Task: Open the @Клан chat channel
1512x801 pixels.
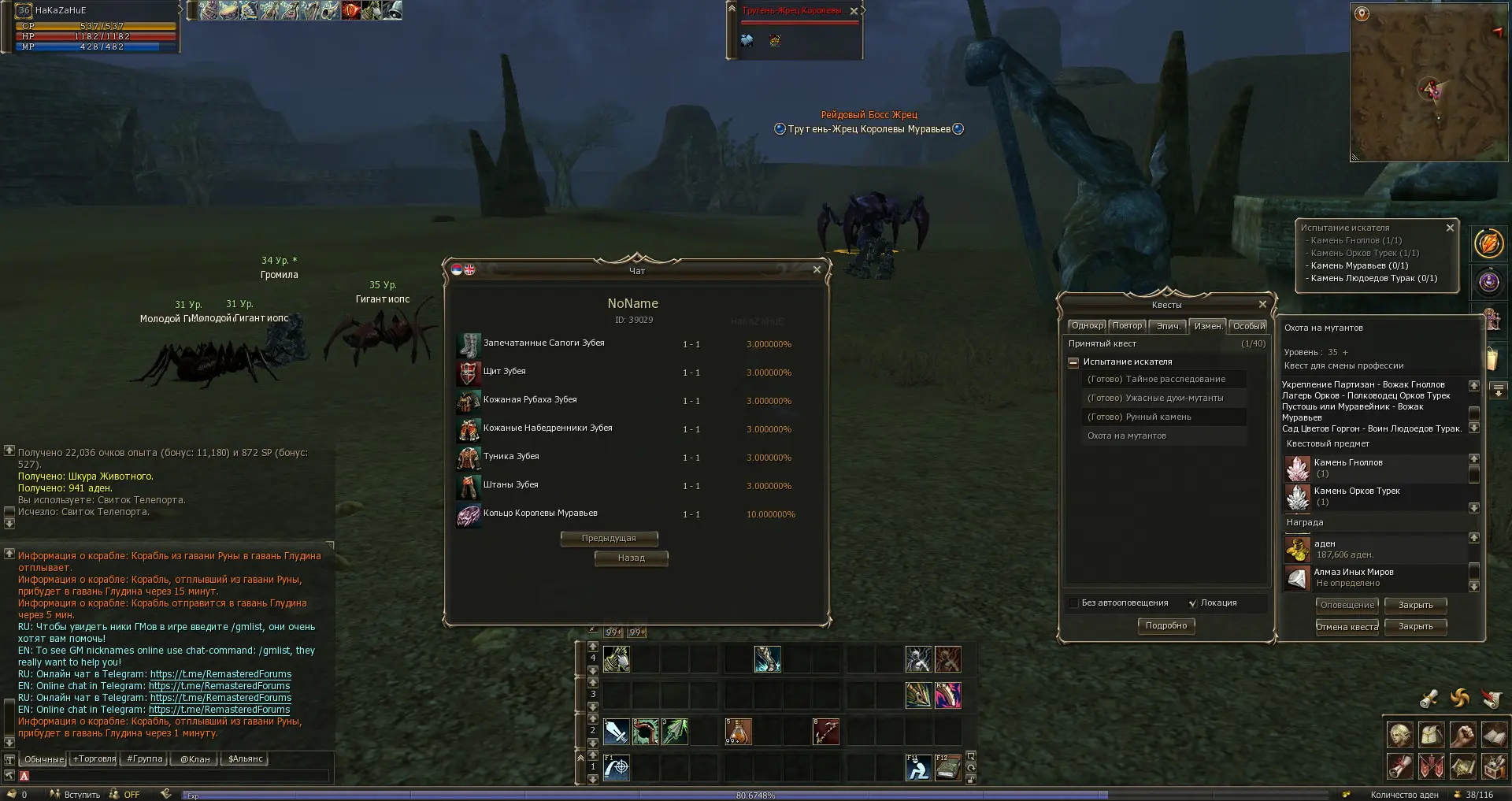Action: coord(195,759)
